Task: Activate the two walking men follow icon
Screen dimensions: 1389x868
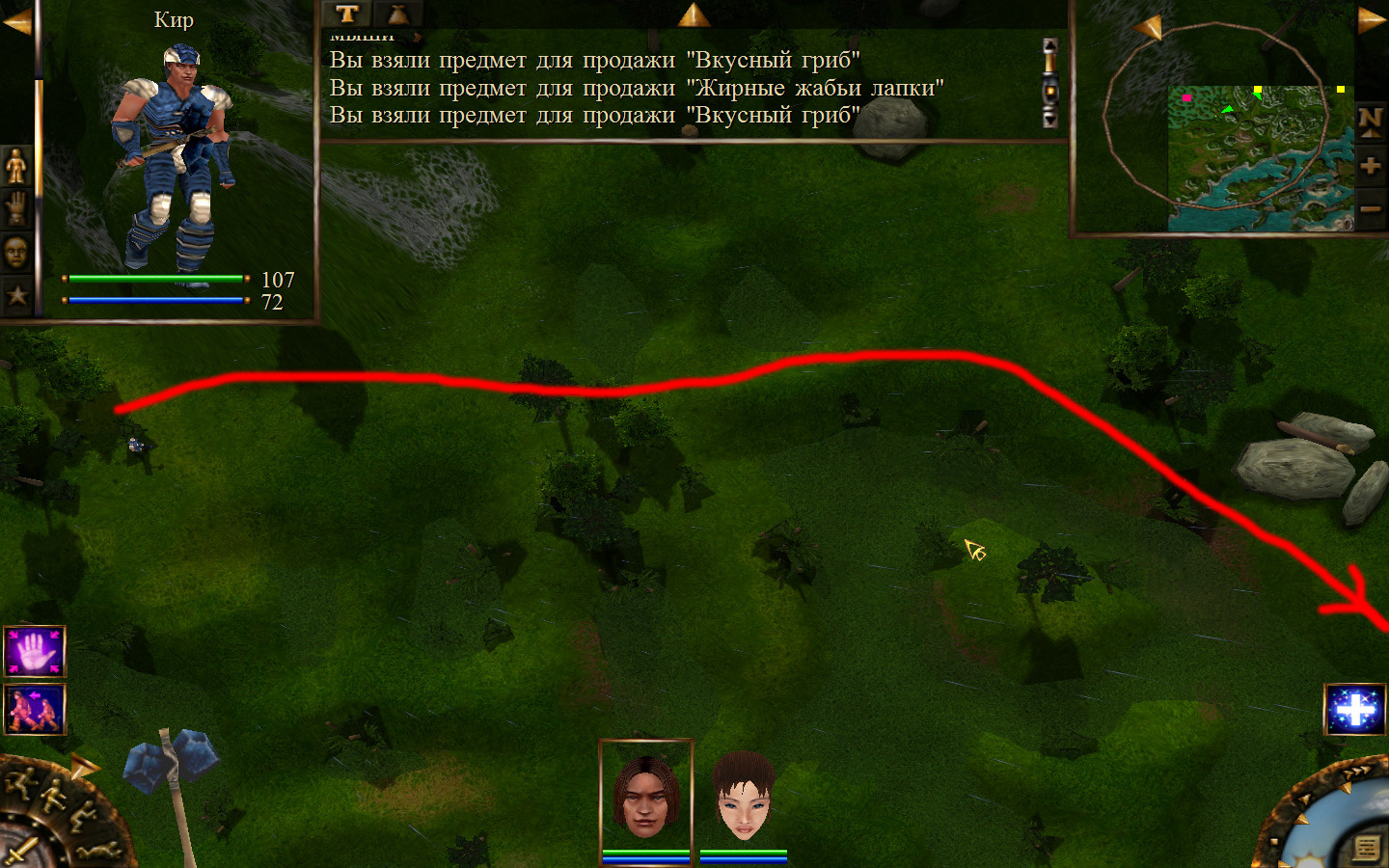Action: click(x=35, y=709)
